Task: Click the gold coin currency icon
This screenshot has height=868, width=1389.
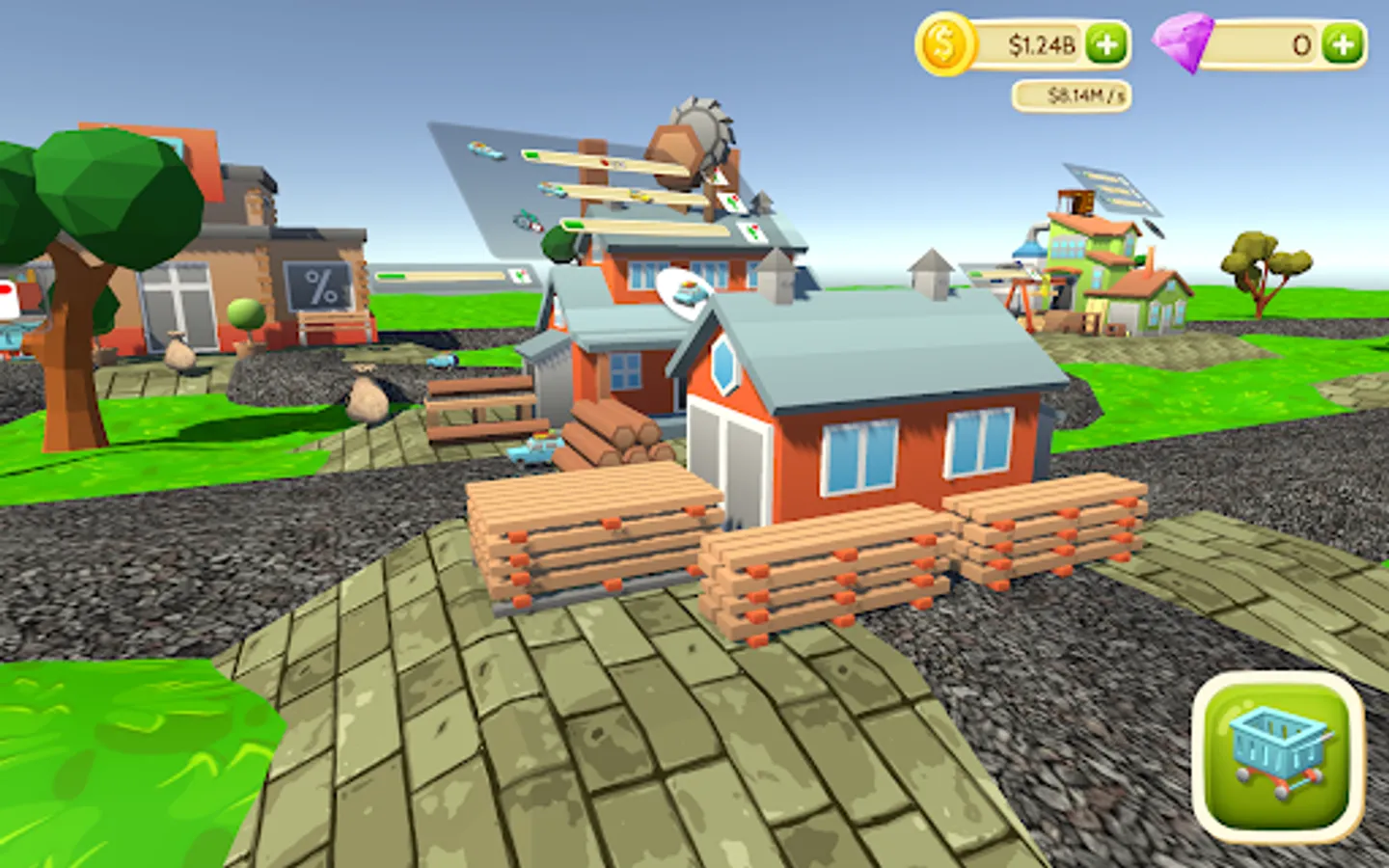Action: (x=943, y=41)
